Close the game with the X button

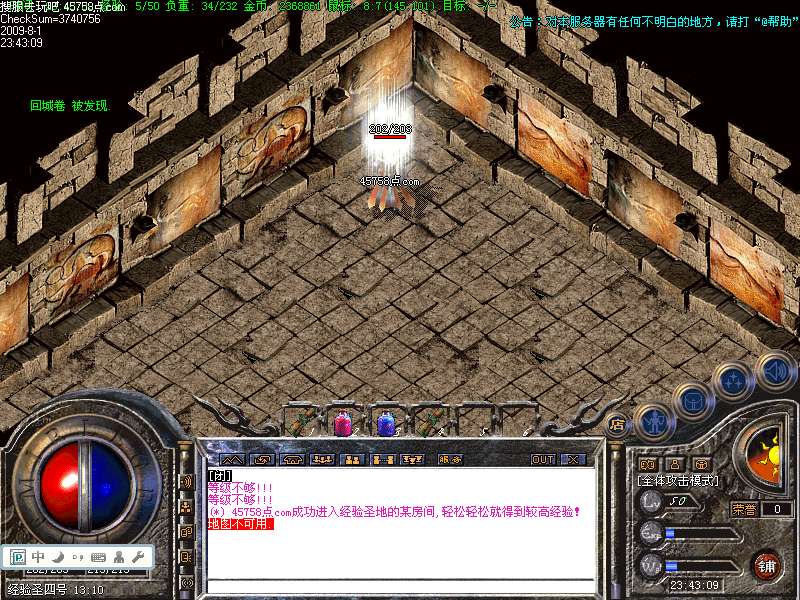(573, 459)
